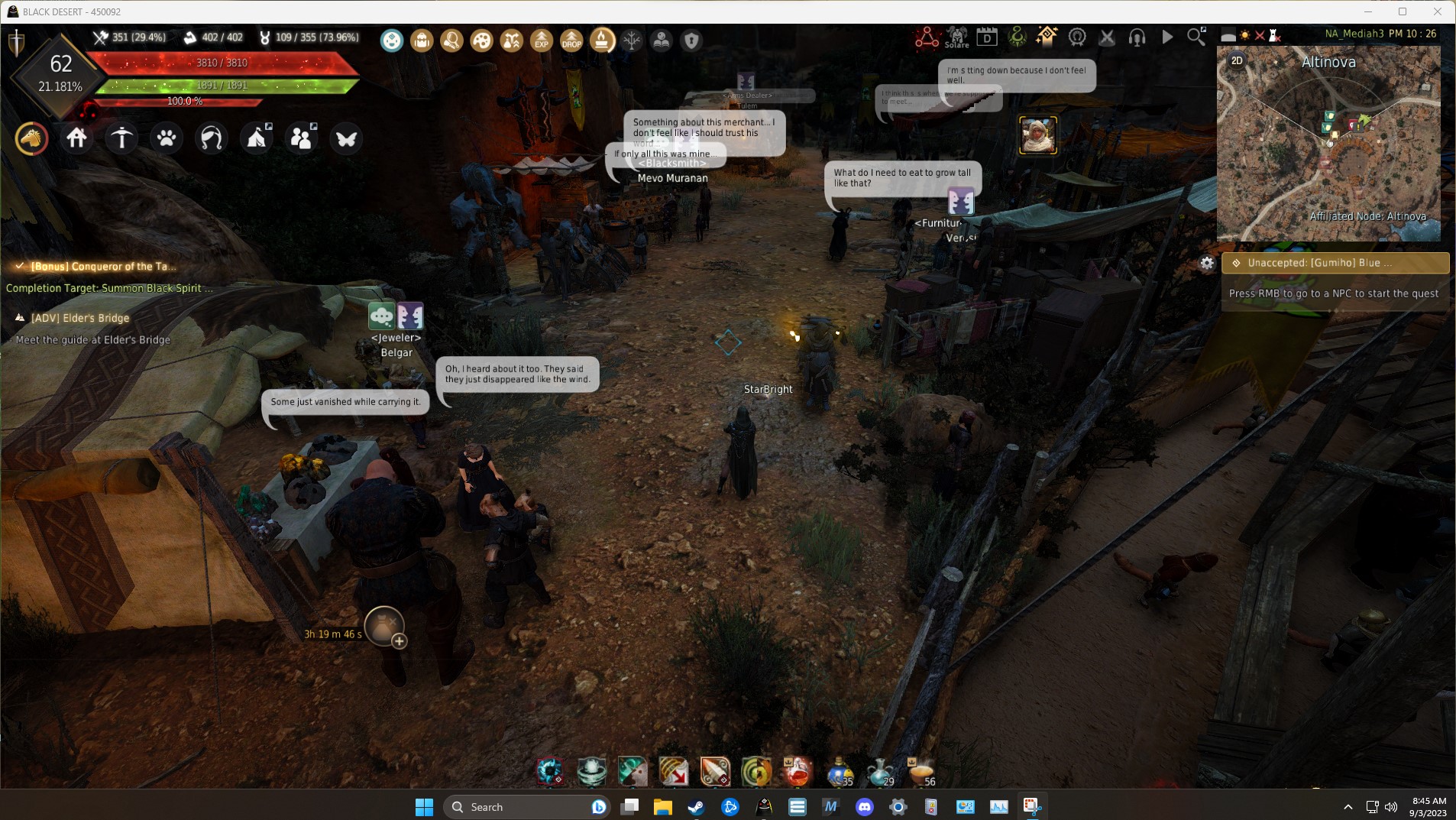Select the pet paw icon in the left sidebar
This screenshot has height=820, width=1456.
pyautogui.click(x=167, y=138)
